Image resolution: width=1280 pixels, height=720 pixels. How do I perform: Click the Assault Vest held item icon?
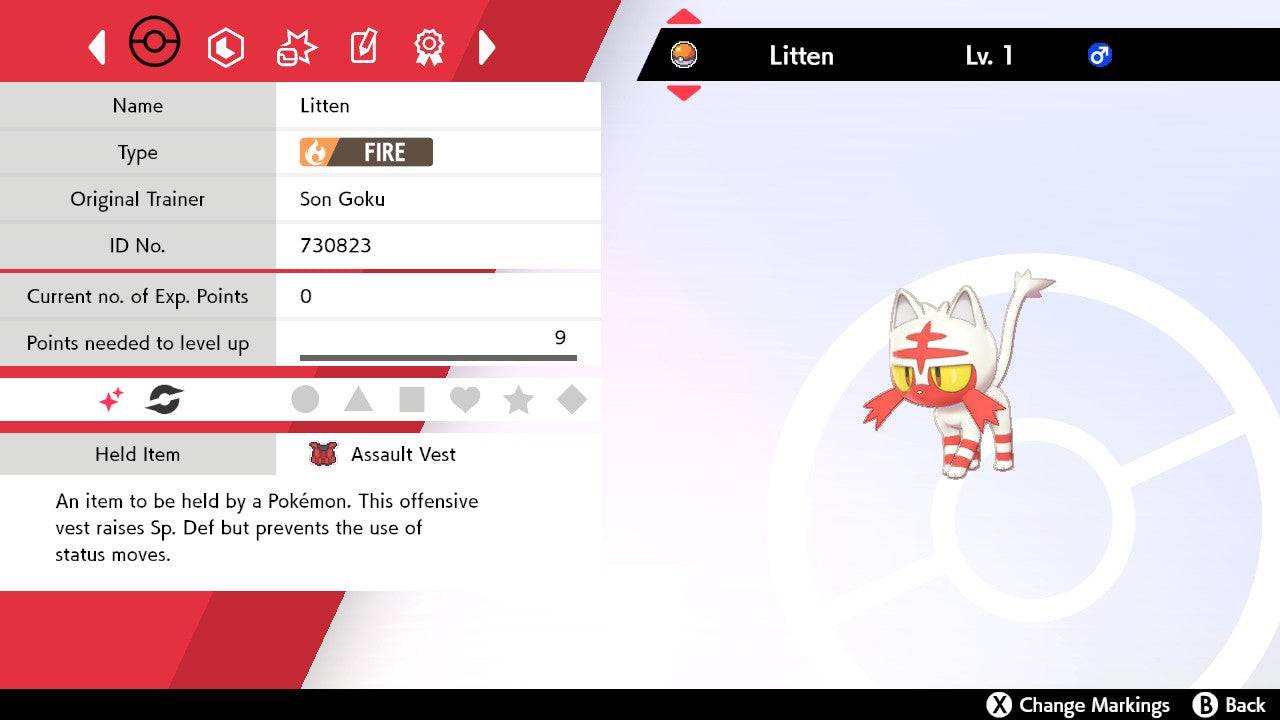point(322,454)
